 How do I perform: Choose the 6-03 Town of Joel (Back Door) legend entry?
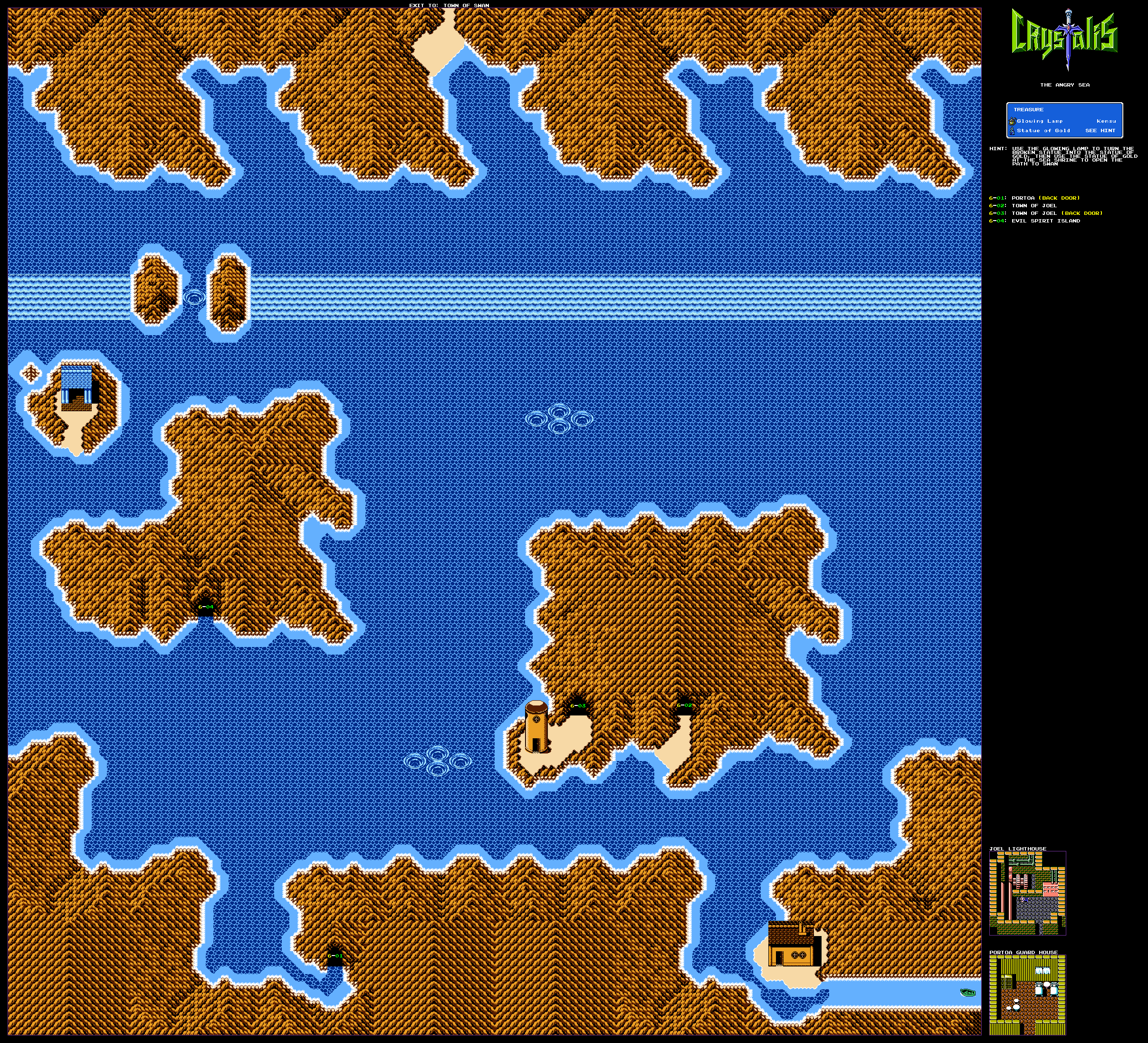coord(1045,213)
